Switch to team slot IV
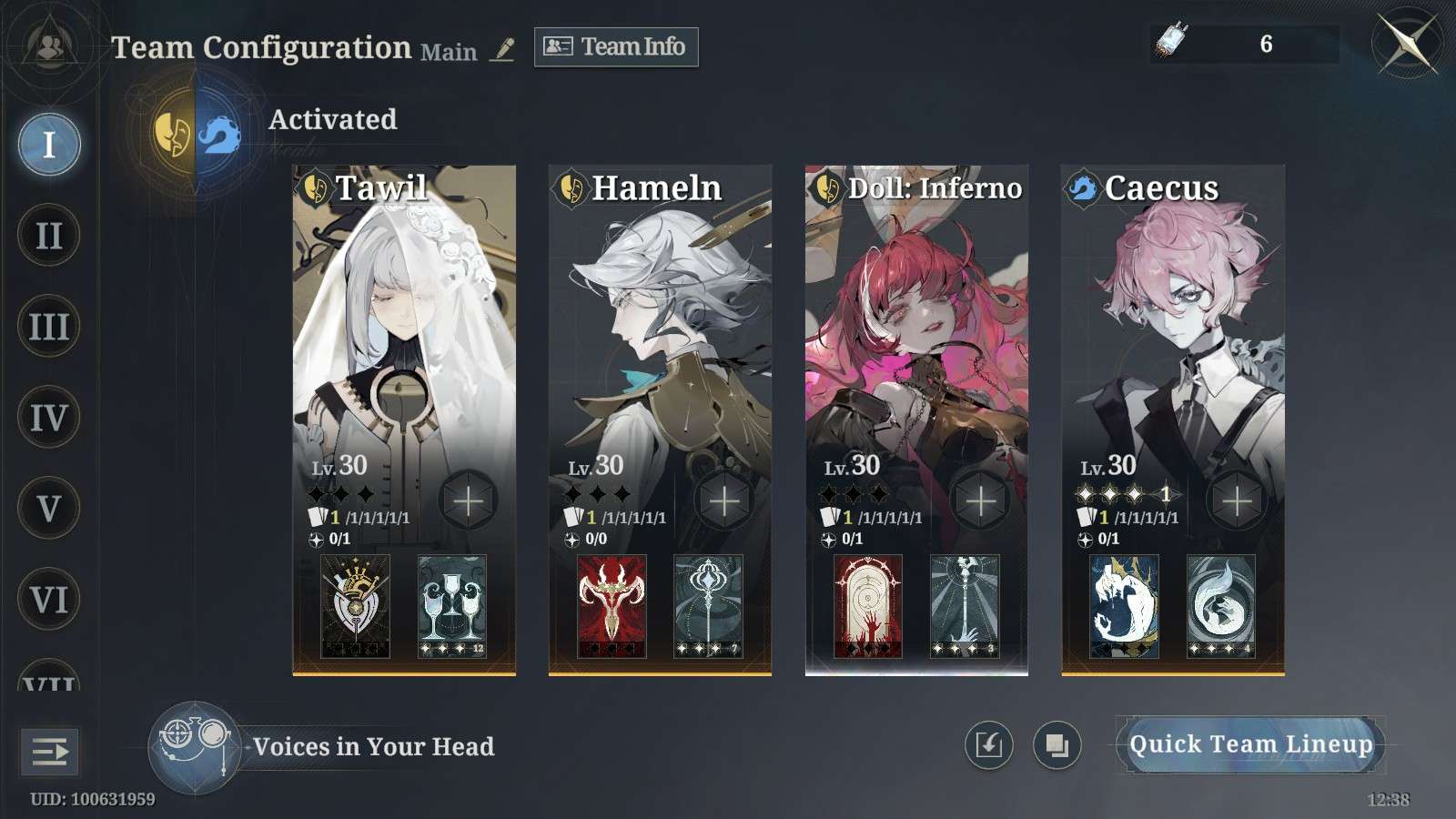This screenshot has width=1456, height=819. coord(49,418)
